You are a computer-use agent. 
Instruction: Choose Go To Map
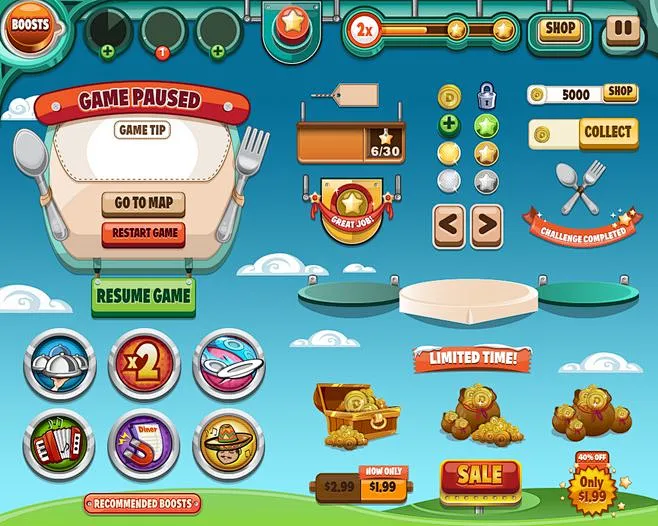(x=143, y=204)
